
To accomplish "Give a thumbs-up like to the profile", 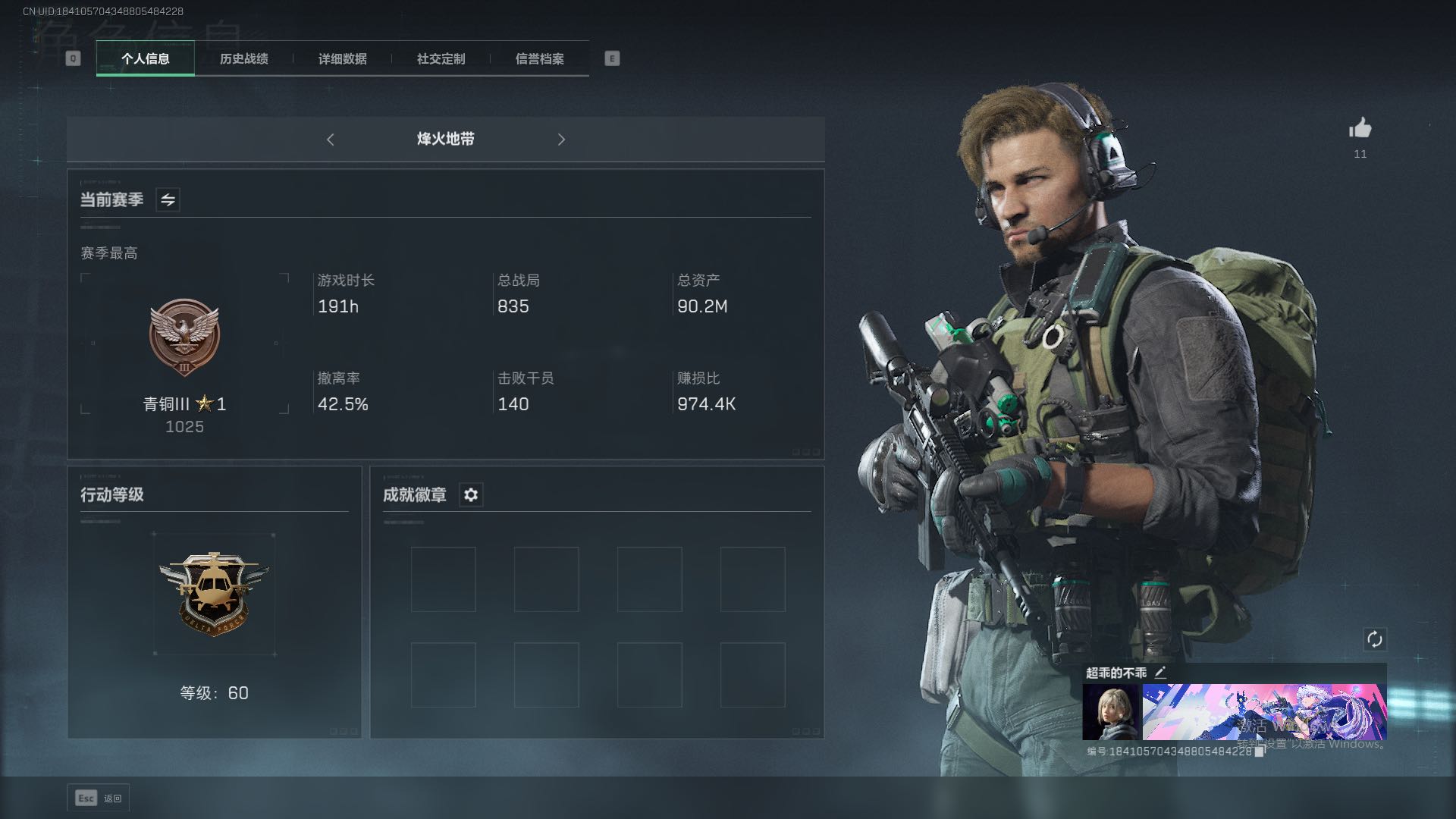I will (1360, 129).
